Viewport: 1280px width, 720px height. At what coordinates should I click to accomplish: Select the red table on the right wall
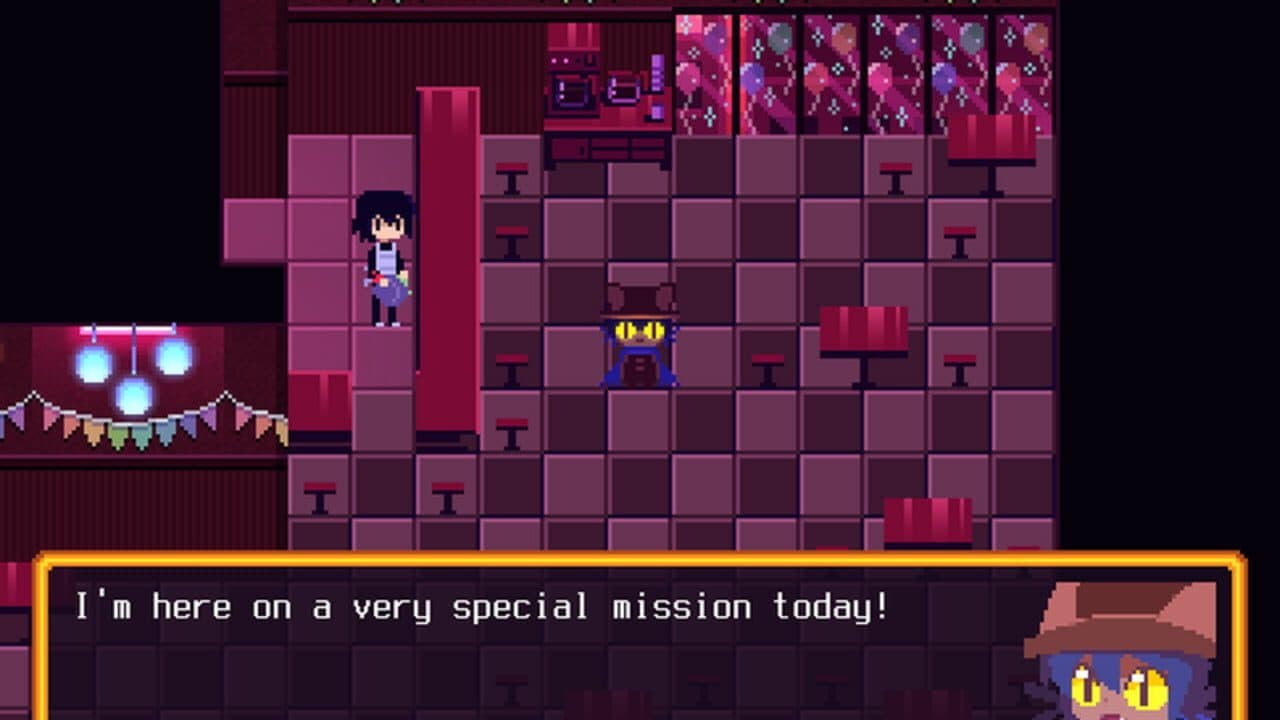click(x=863, y=330)
